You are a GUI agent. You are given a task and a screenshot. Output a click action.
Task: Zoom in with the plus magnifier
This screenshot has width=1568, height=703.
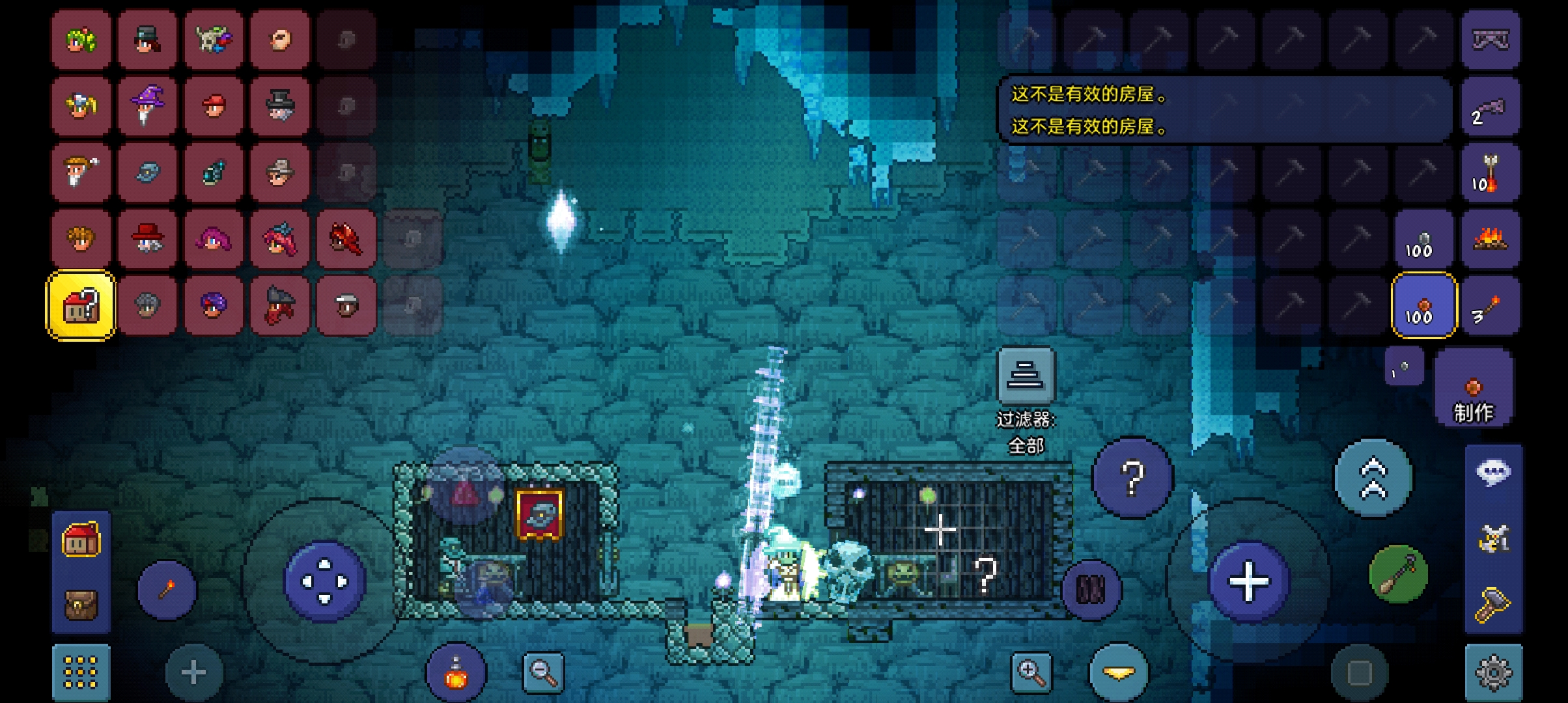coord(1031,672)
